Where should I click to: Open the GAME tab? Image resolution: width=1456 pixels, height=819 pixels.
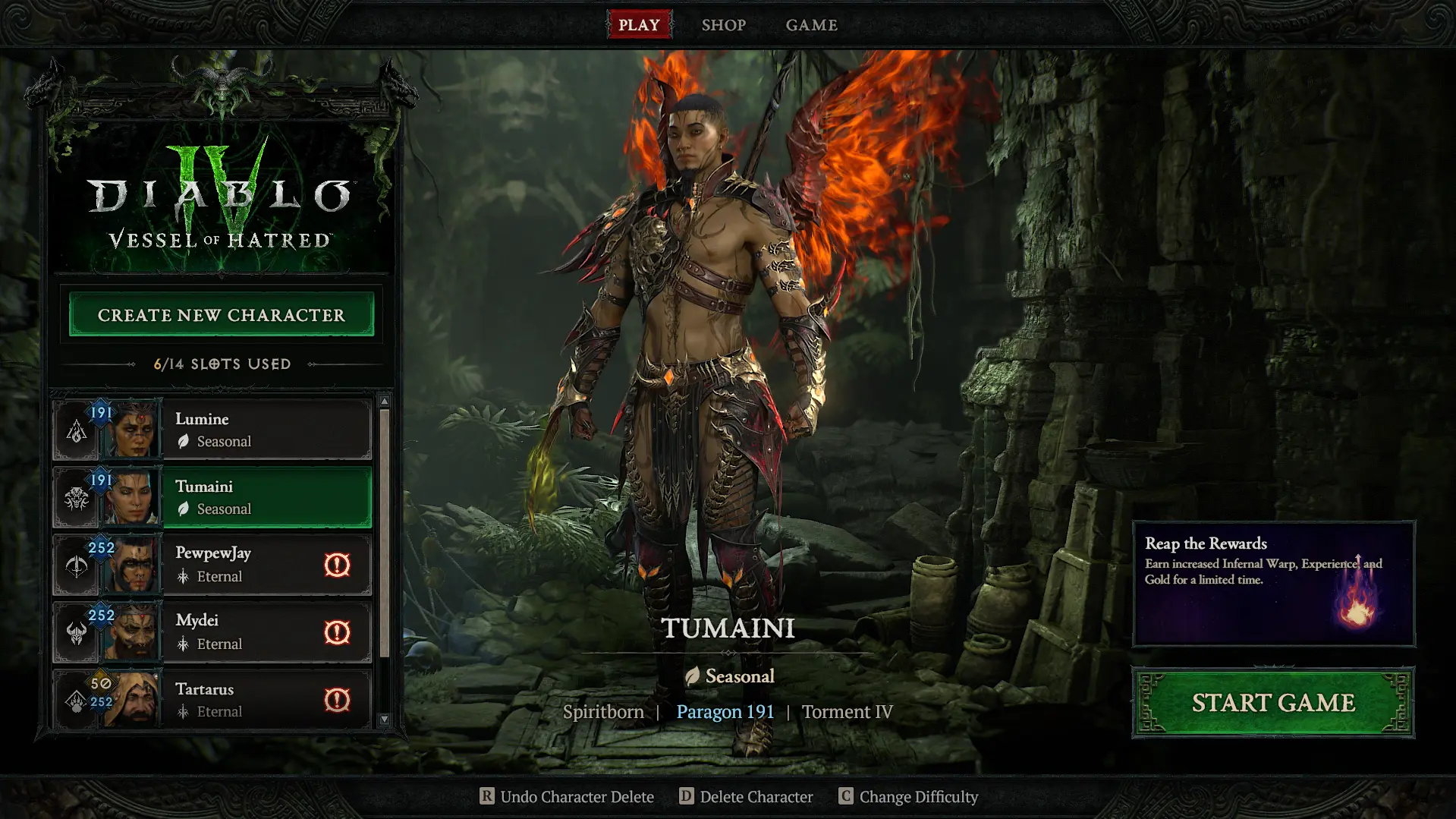click(811, 25)
